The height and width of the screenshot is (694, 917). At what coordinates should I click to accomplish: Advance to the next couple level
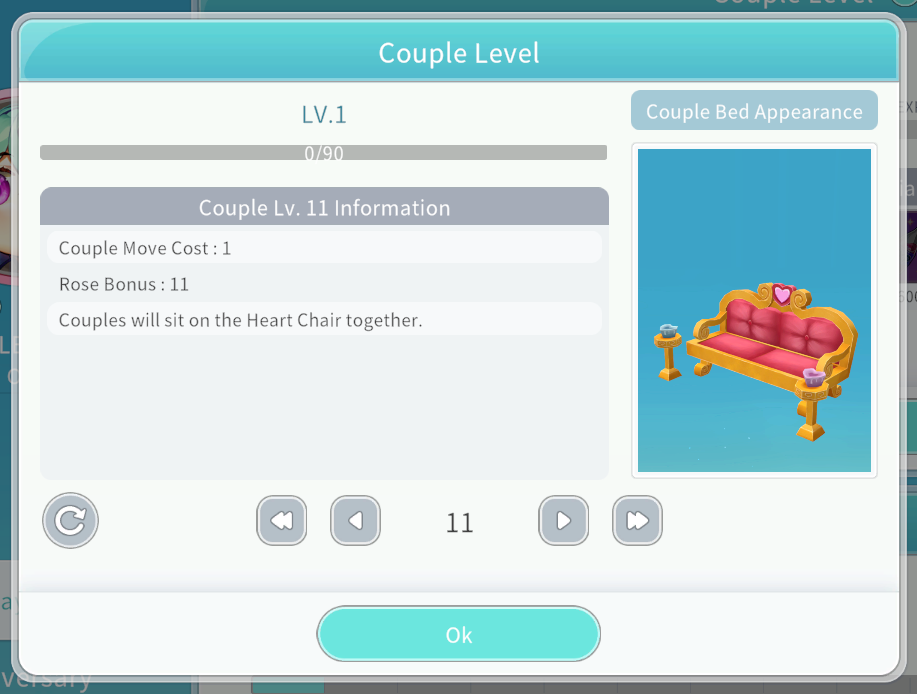pos(563,520)
